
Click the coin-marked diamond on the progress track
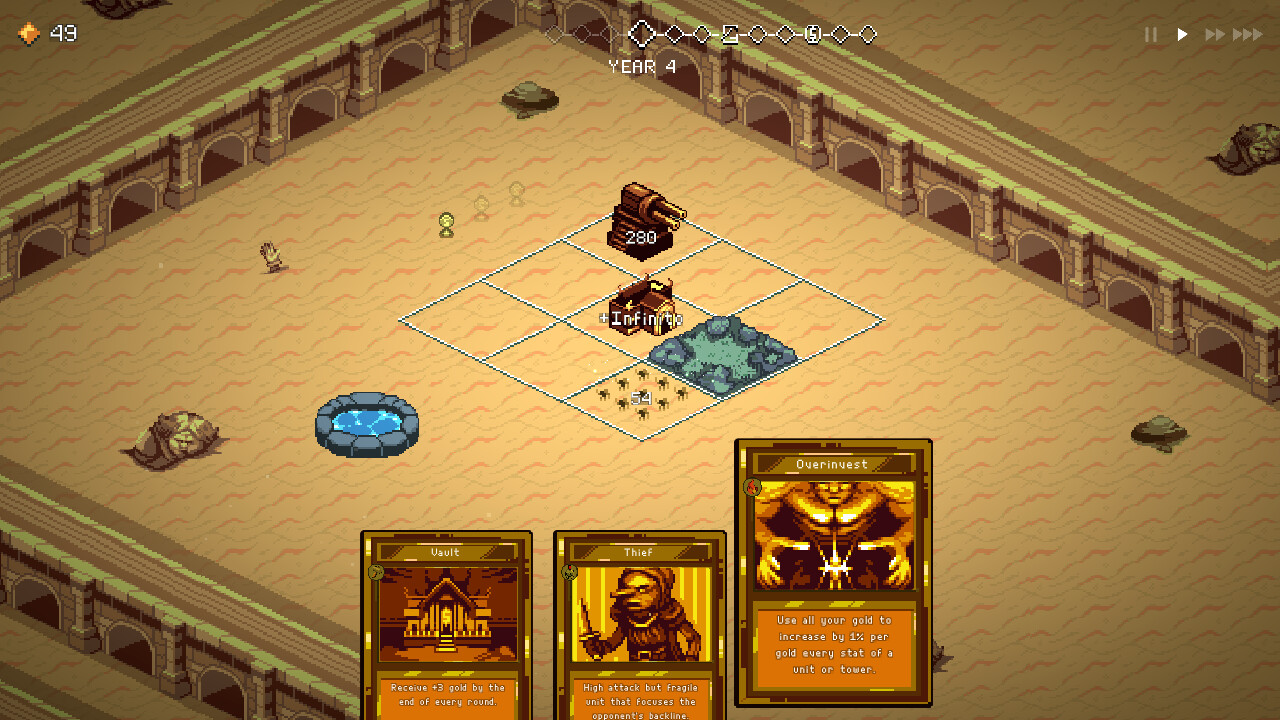812,33
